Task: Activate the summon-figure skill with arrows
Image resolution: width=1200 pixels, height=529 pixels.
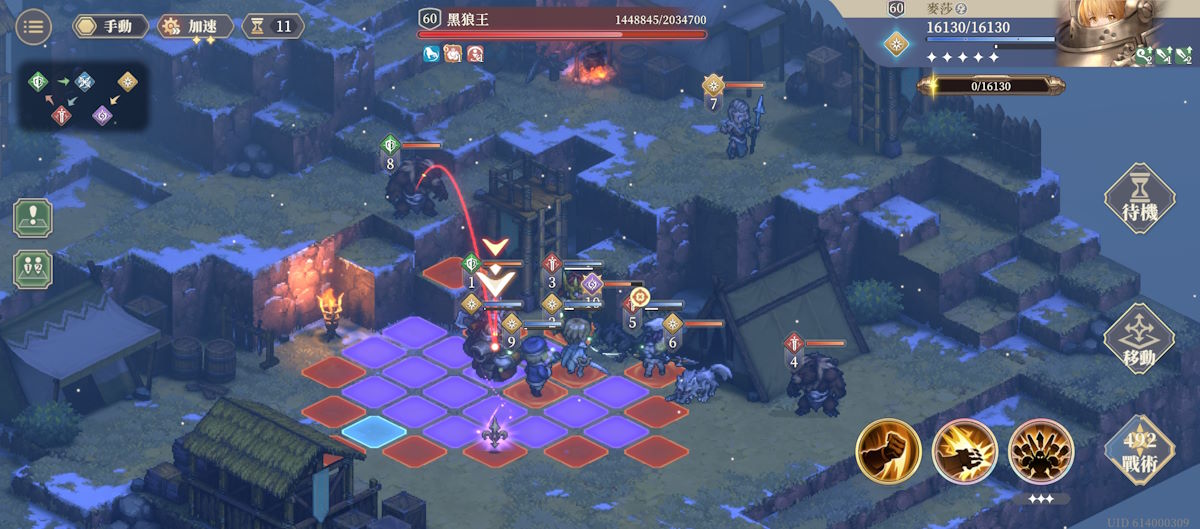Action: 1040,451
